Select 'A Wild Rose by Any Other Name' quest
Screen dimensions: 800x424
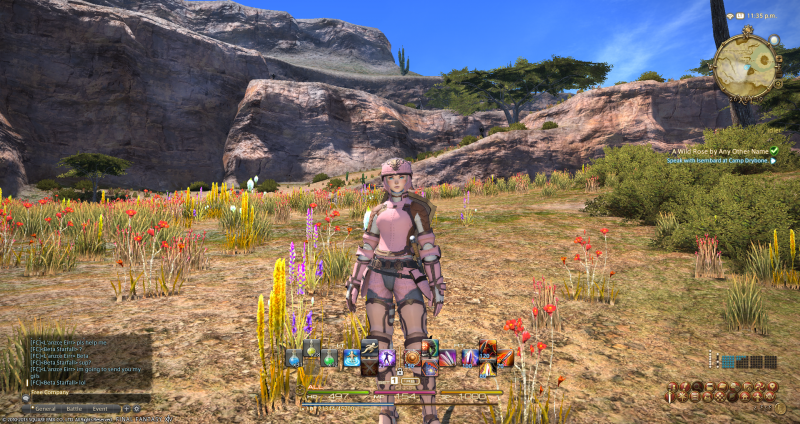tap(718, 150)
